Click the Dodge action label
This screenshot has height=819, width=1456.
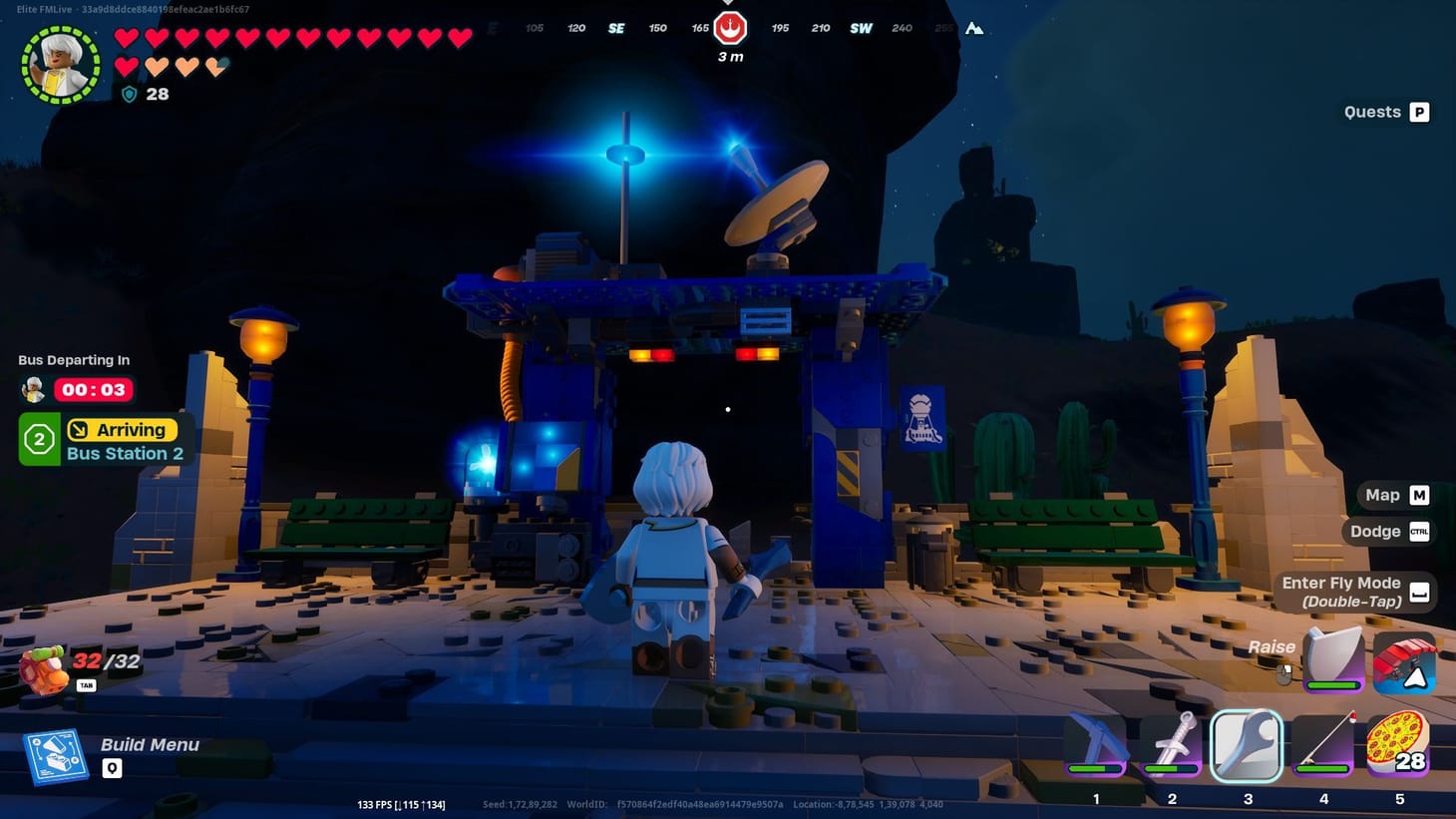point(1375,531)
